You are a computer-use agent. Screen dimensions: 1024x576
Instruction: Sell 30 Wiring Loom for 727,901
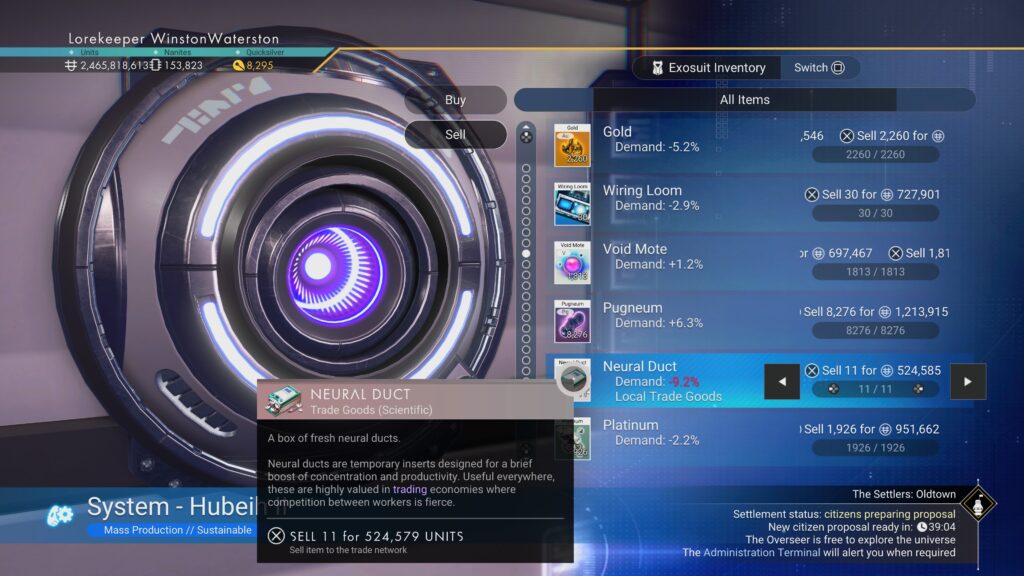tap(873, 195)
